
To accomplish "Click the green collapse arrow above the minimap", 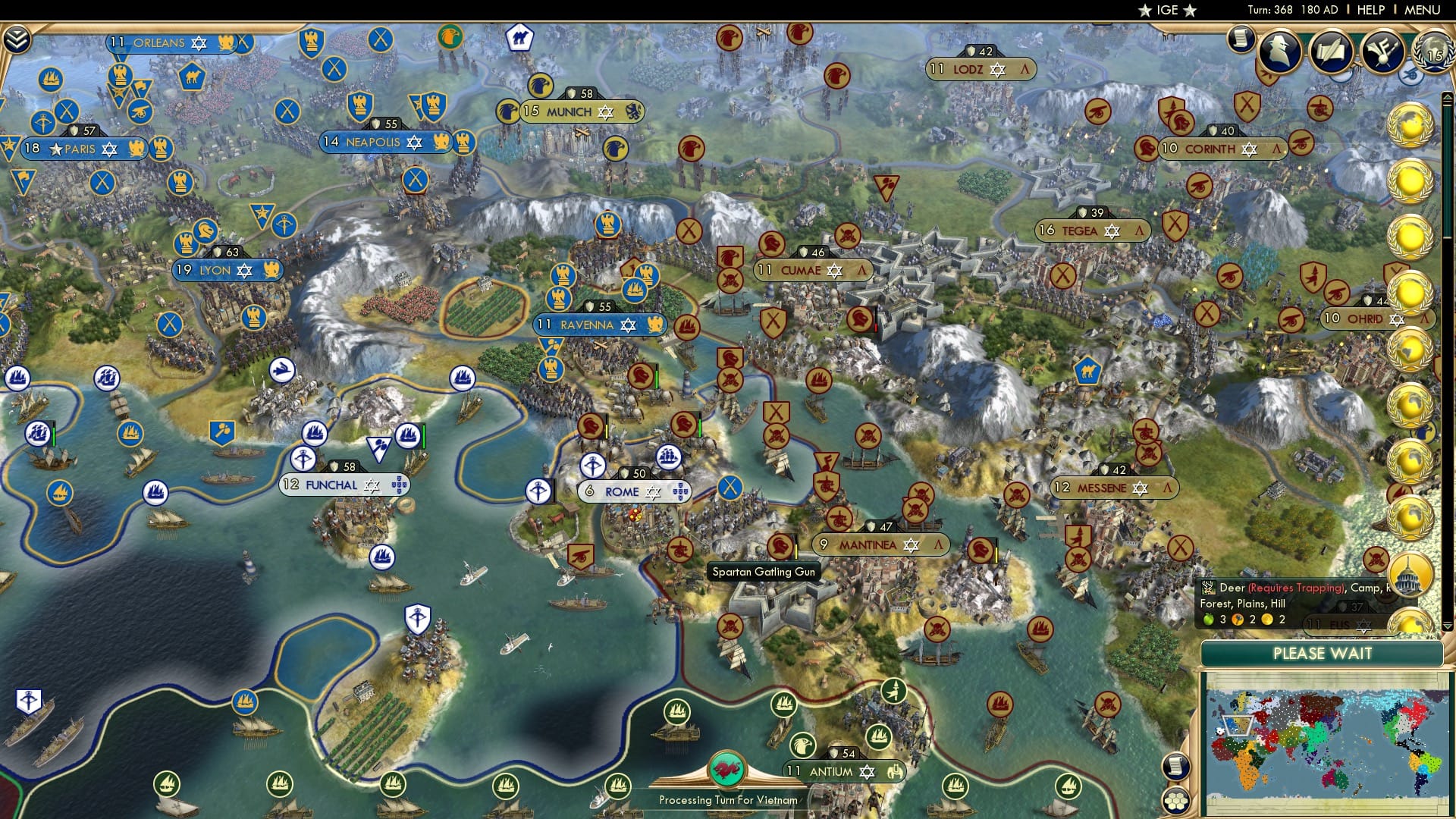I will tap(1448, 627).
